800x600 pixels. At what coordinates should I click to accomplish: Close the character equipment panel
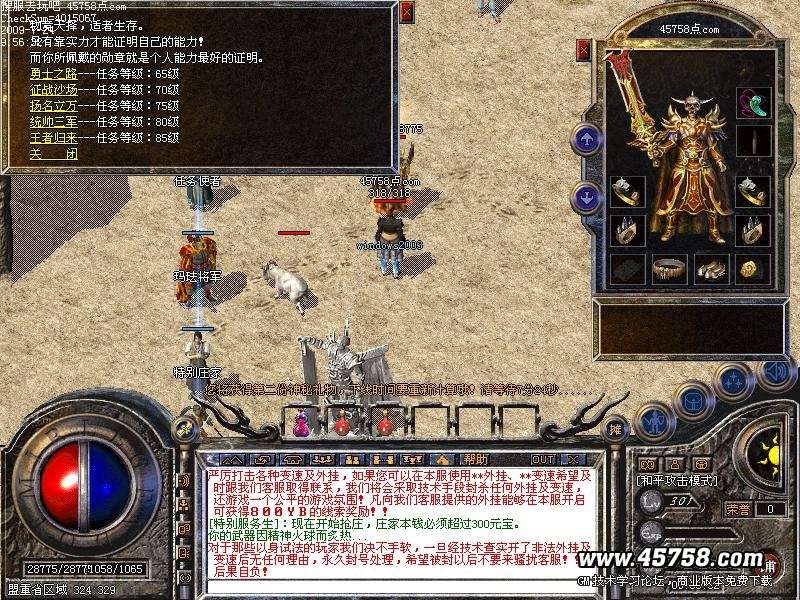583,48
